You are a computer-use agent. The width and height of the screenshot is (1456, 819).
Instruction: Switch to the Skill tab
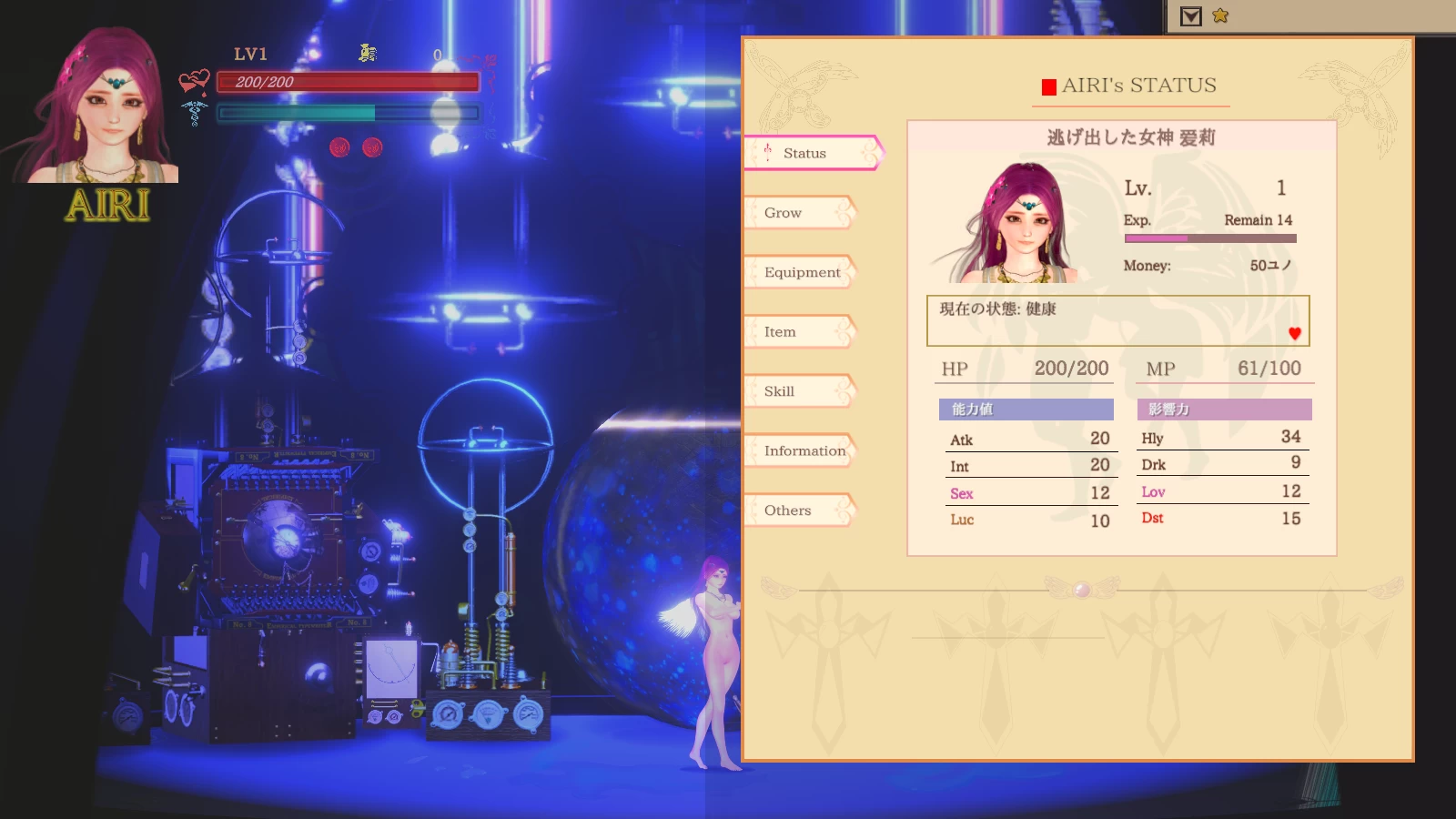[778, 390]
